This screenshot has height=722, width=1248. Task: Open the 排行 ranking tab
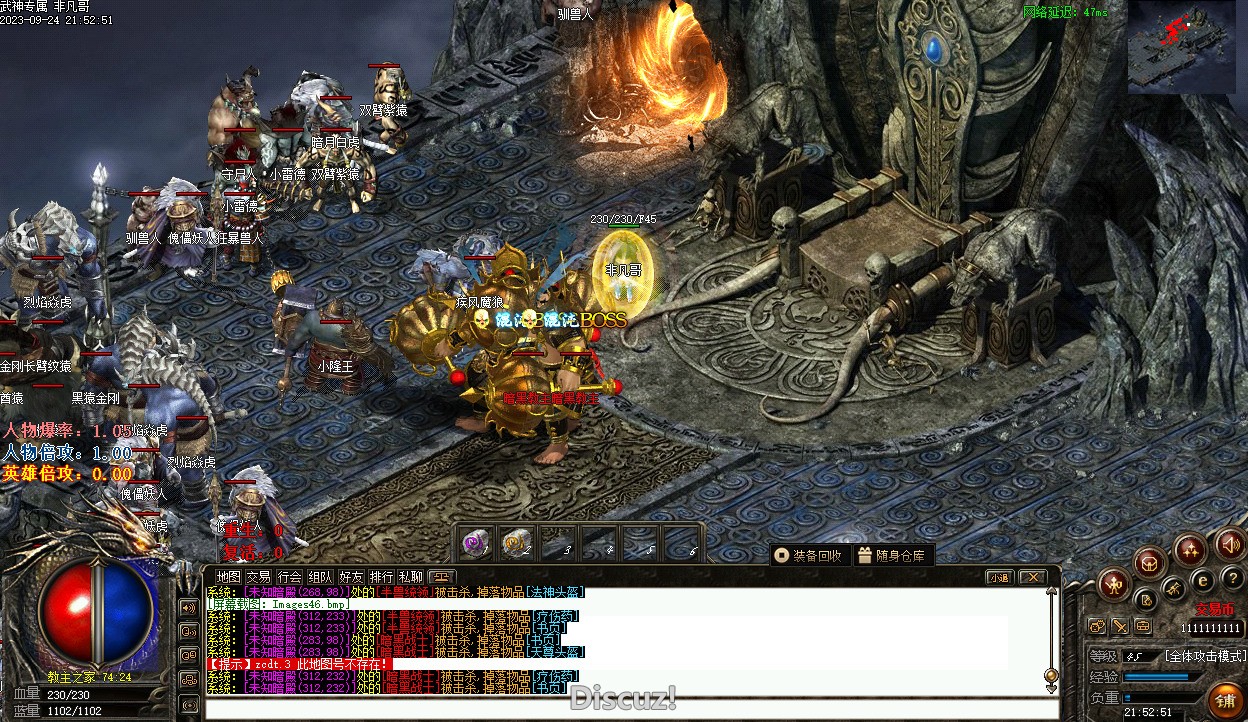(x=381, y=577)
